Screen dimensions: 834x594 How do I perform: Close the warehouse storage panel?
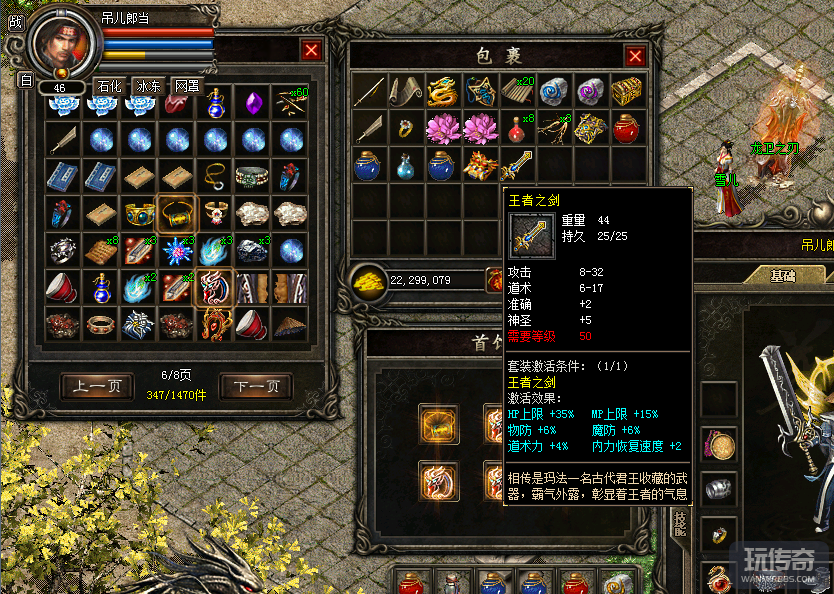pyautogui.click(x=312, y=50)
